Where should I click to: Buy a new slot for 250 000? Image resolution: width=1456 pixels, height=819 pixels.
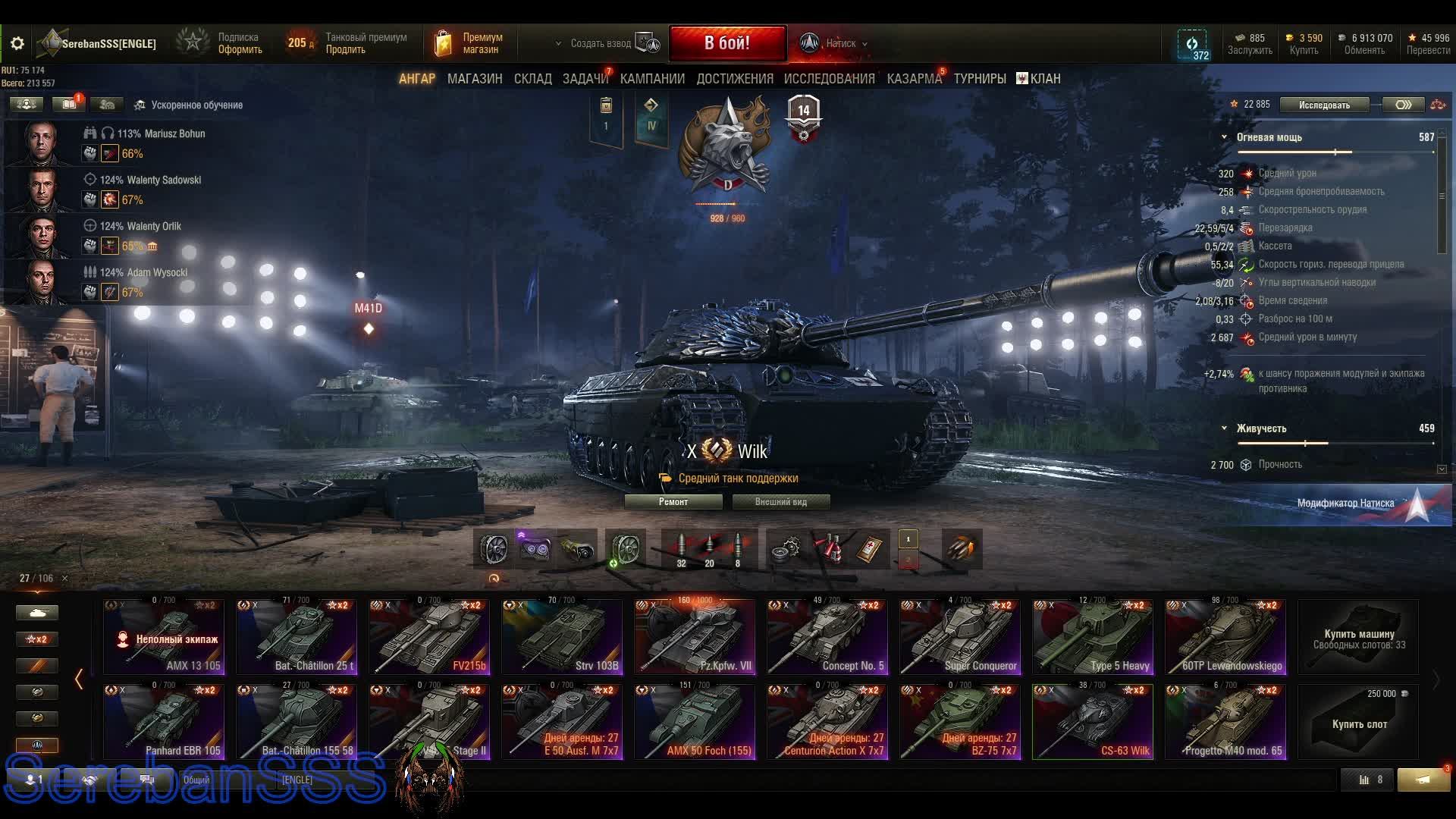[1358, 722]
